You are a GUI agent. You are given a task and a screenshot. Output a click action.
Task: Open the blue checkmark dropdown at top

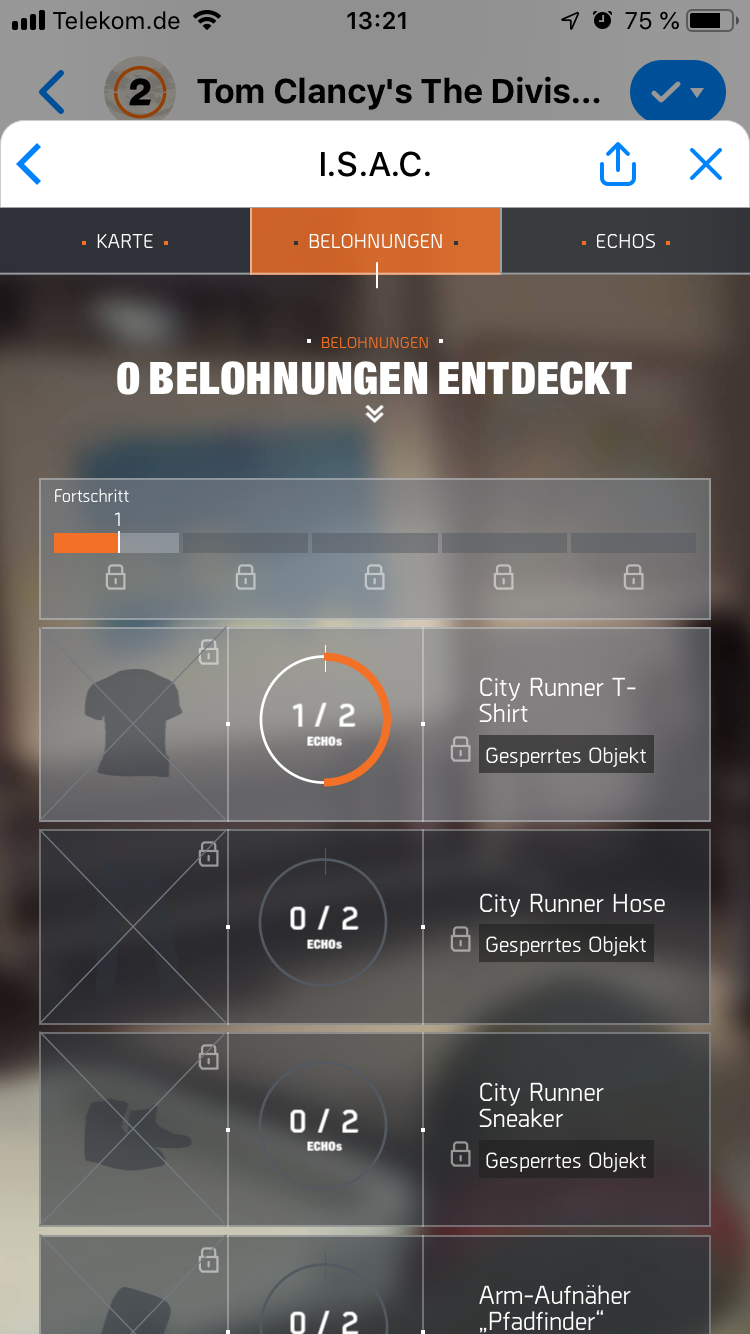pyautogui.click(x=679, y=93)
